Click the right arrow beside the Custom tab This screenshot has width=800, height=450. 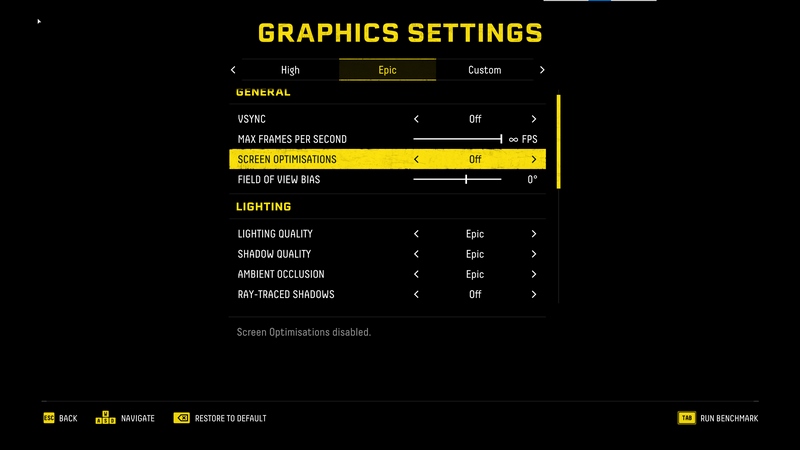[542, 70]
